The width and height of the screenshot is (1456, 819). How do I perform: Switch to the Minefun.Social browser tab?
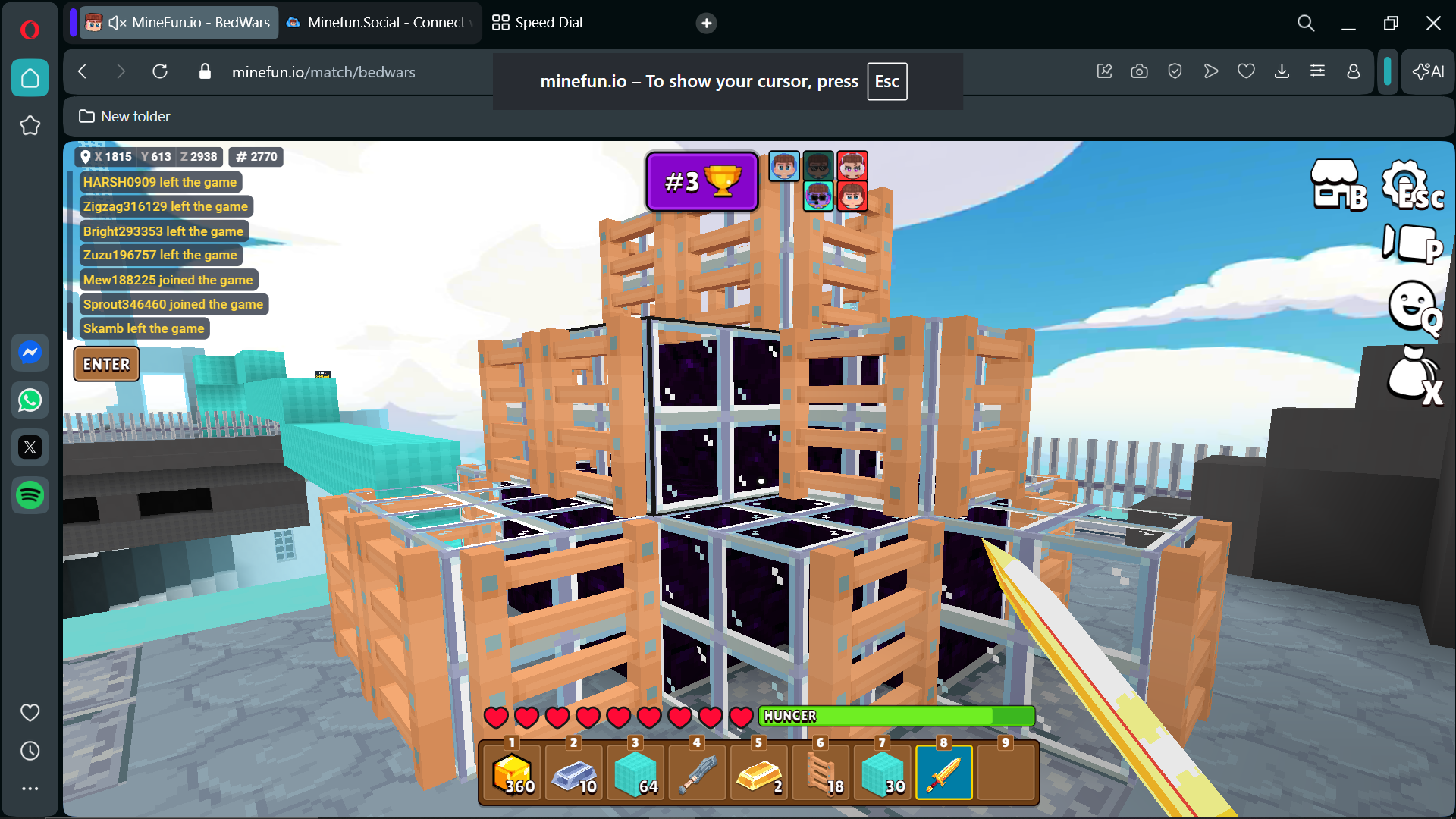pyautogui.click(x=379, y=23)
